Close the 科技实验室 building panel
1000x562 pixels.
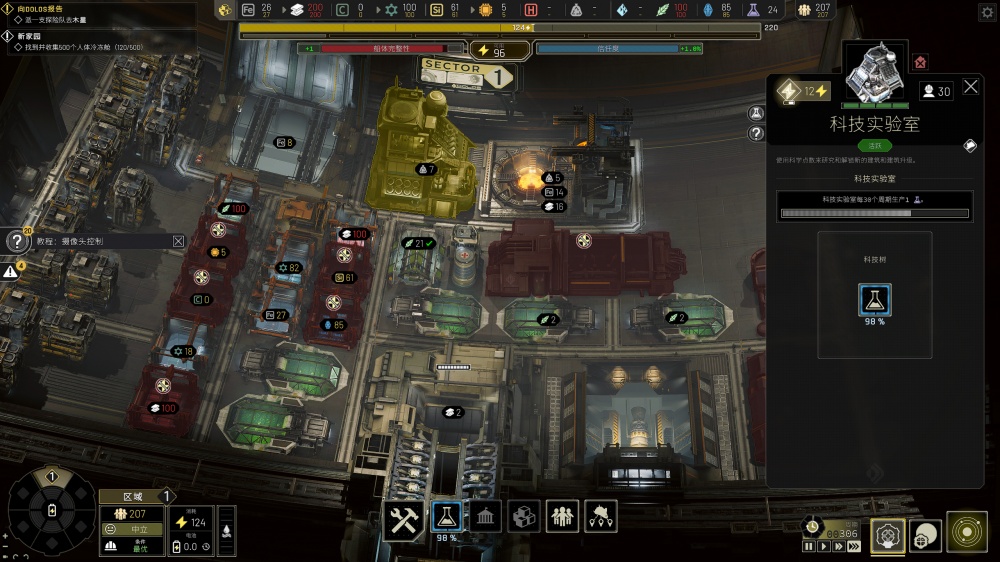pyautogui.click(x=971, y=87)
